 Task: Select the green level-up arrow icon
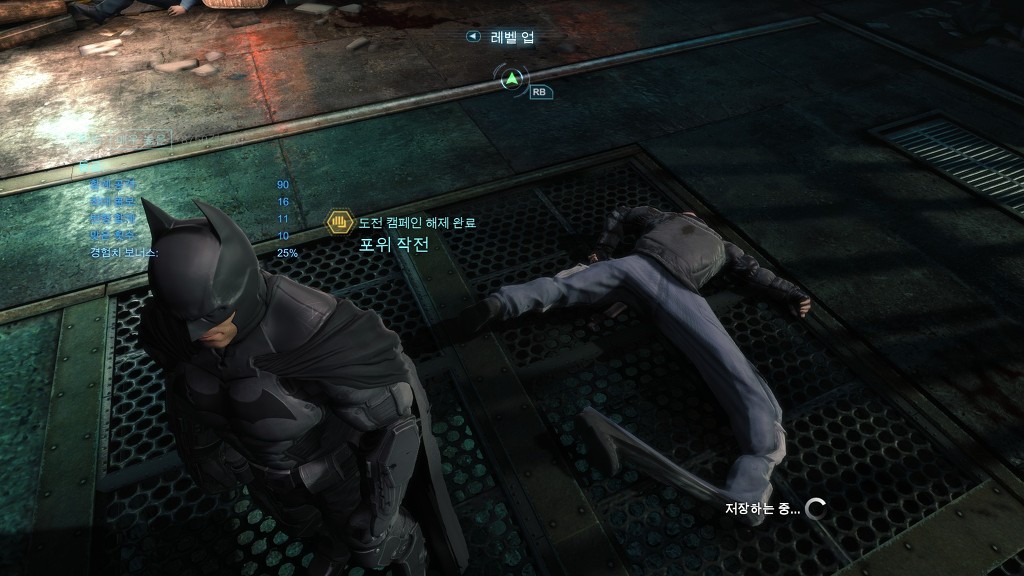point(512,78)
